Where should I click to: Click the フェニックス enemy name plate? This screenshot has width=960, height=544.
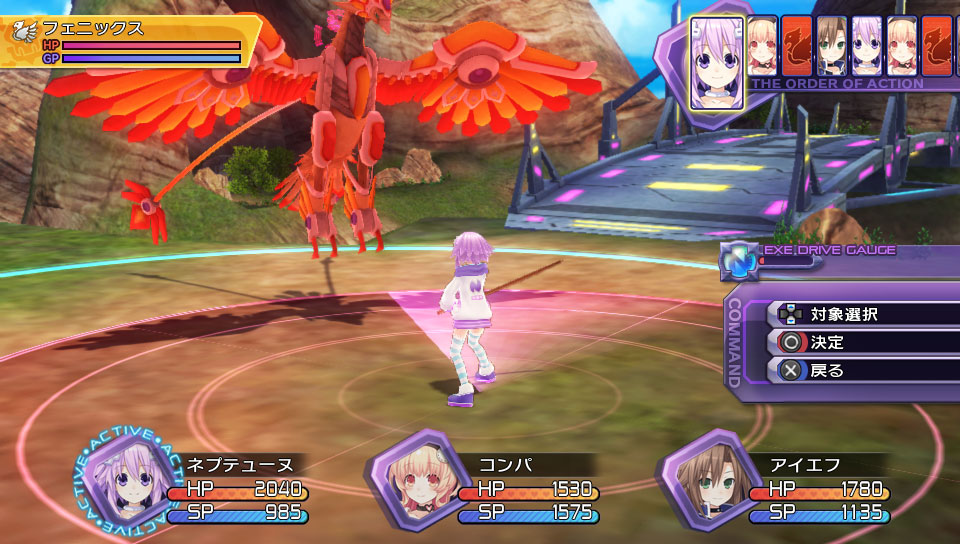coord(130,29)
